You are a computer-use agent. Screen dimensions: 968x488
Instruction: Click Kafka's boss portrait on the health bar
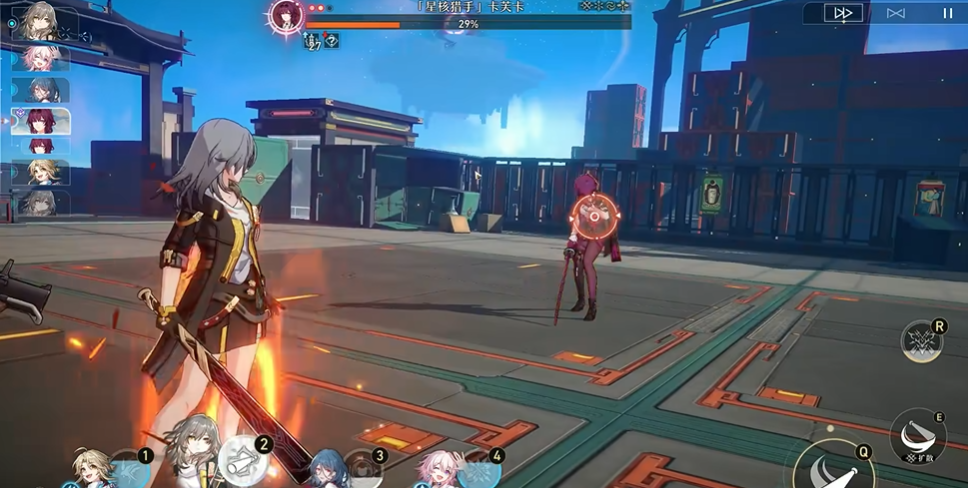286,17
